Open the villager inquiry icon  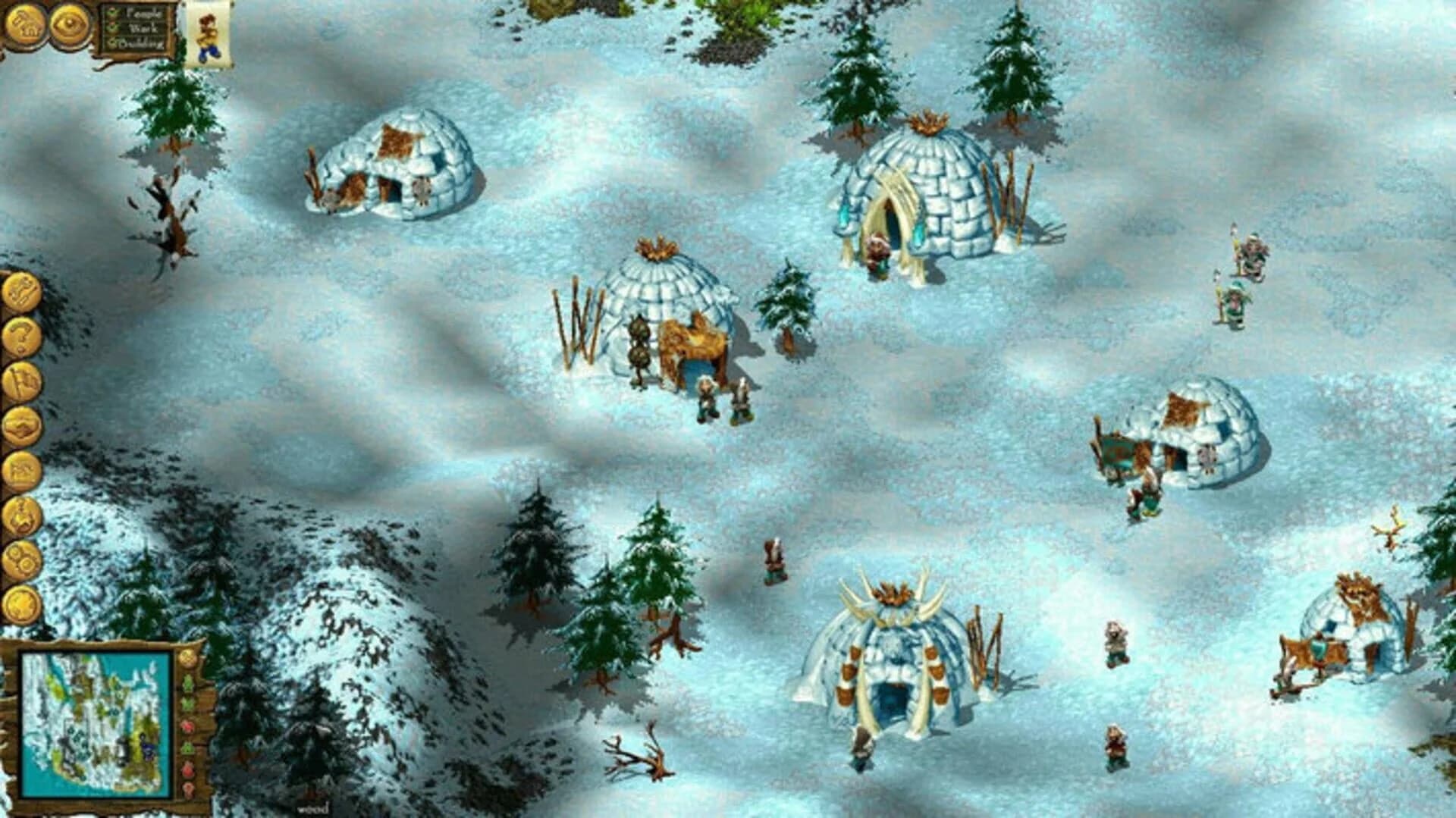pos(21,515)
